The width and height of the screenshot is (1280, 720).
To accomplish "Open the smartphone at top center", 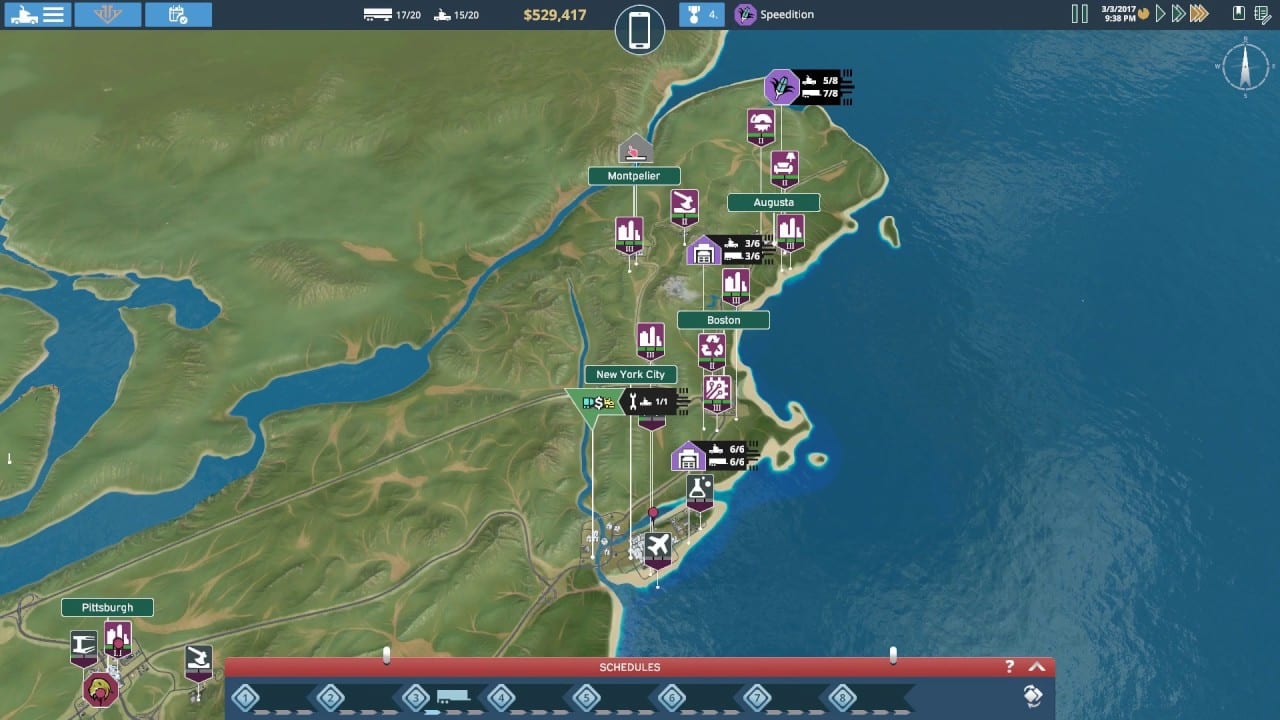I will (x=640, y=30).
